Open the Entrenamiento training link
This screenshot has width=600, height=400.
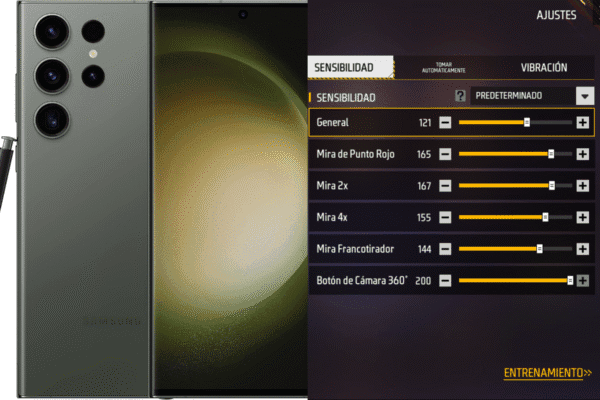point(547,372)
